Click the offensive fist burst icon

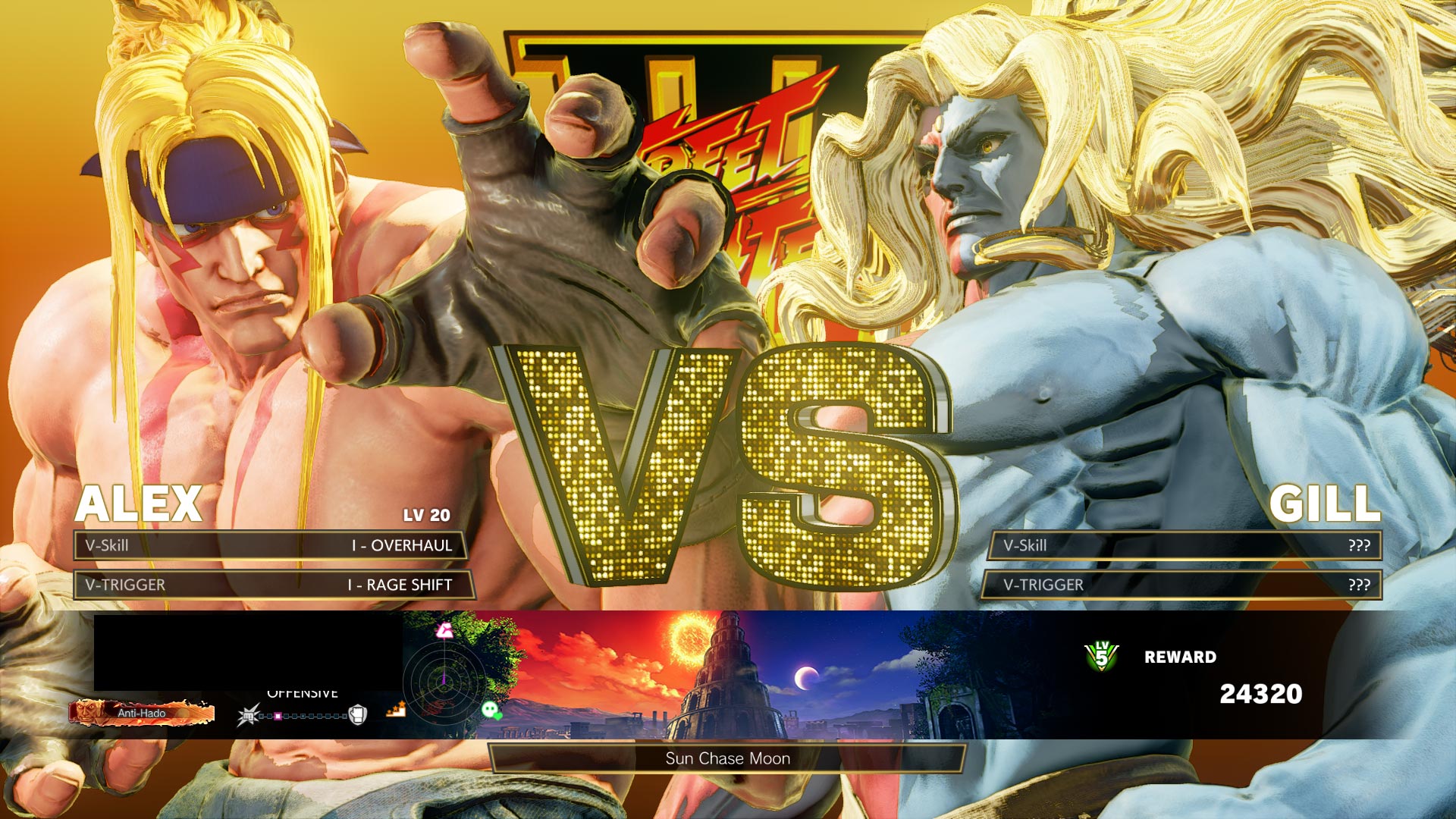(248, 715)
